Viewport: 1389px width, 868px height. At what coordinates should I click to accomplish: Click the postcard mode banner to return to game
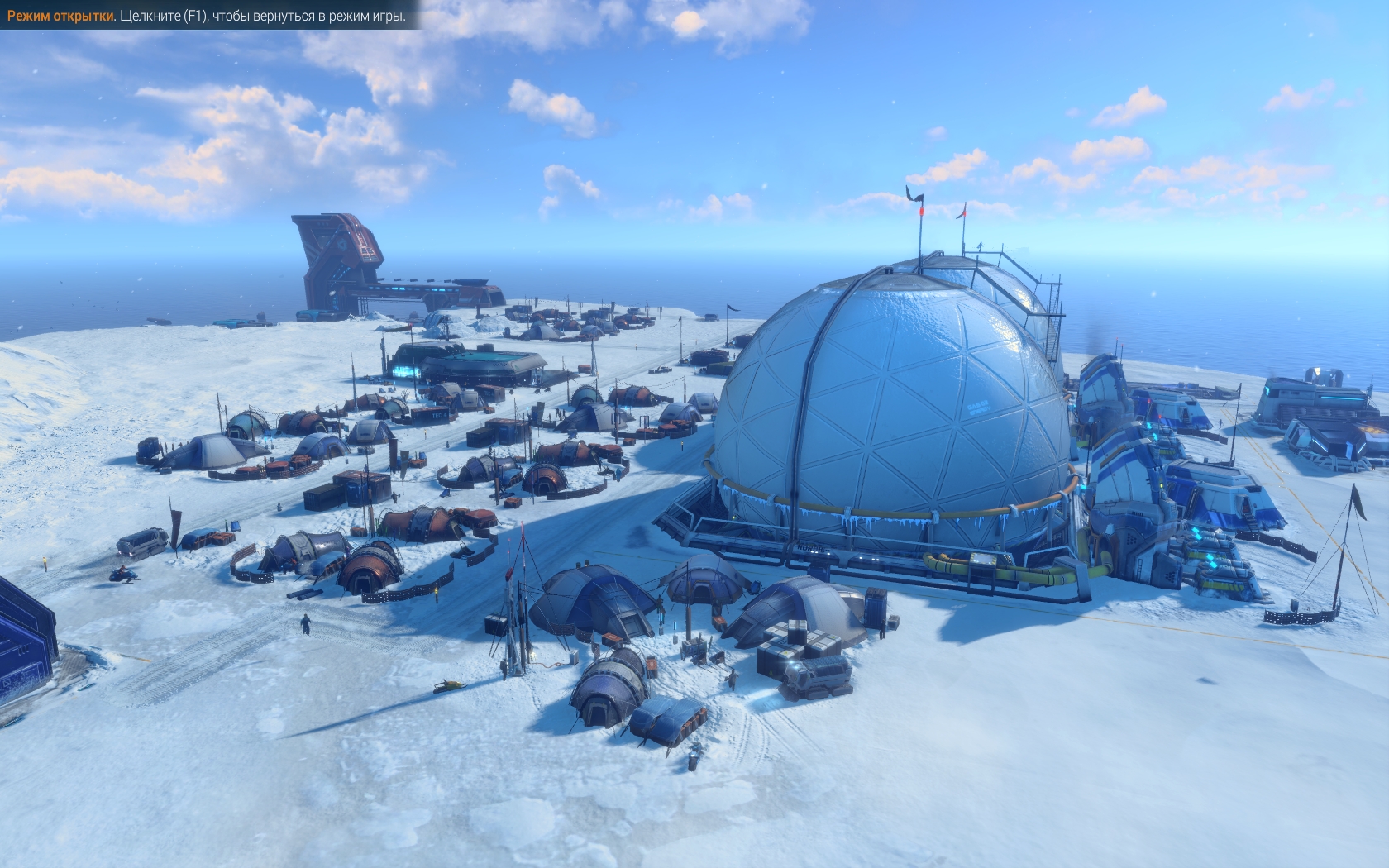(207, 17)
